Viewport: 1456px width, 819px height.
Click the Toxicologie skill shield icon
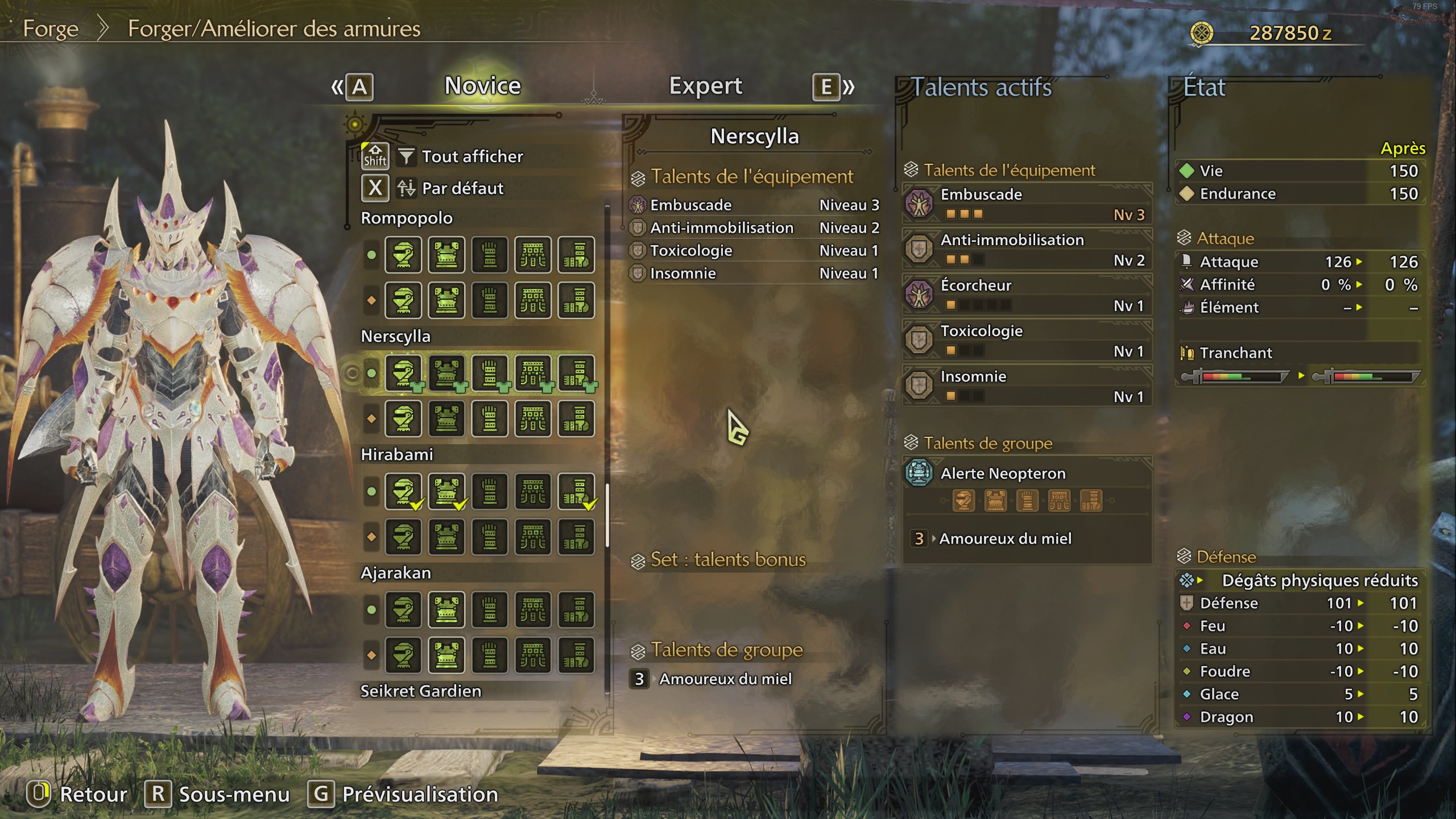click(x=920, y=340)
